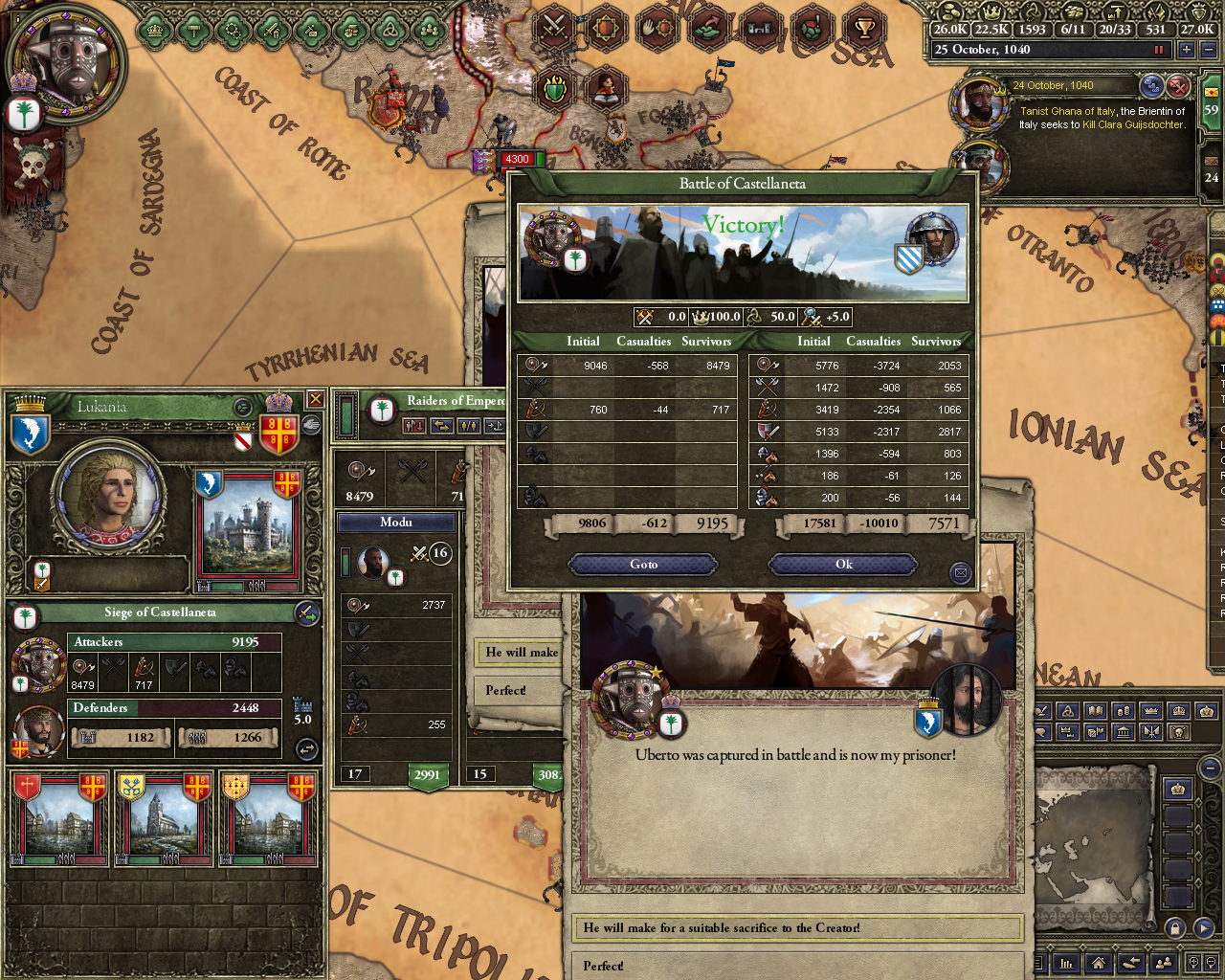
Task: Open the trophy ambition icon at the top
Action: [x=864, y=29]
